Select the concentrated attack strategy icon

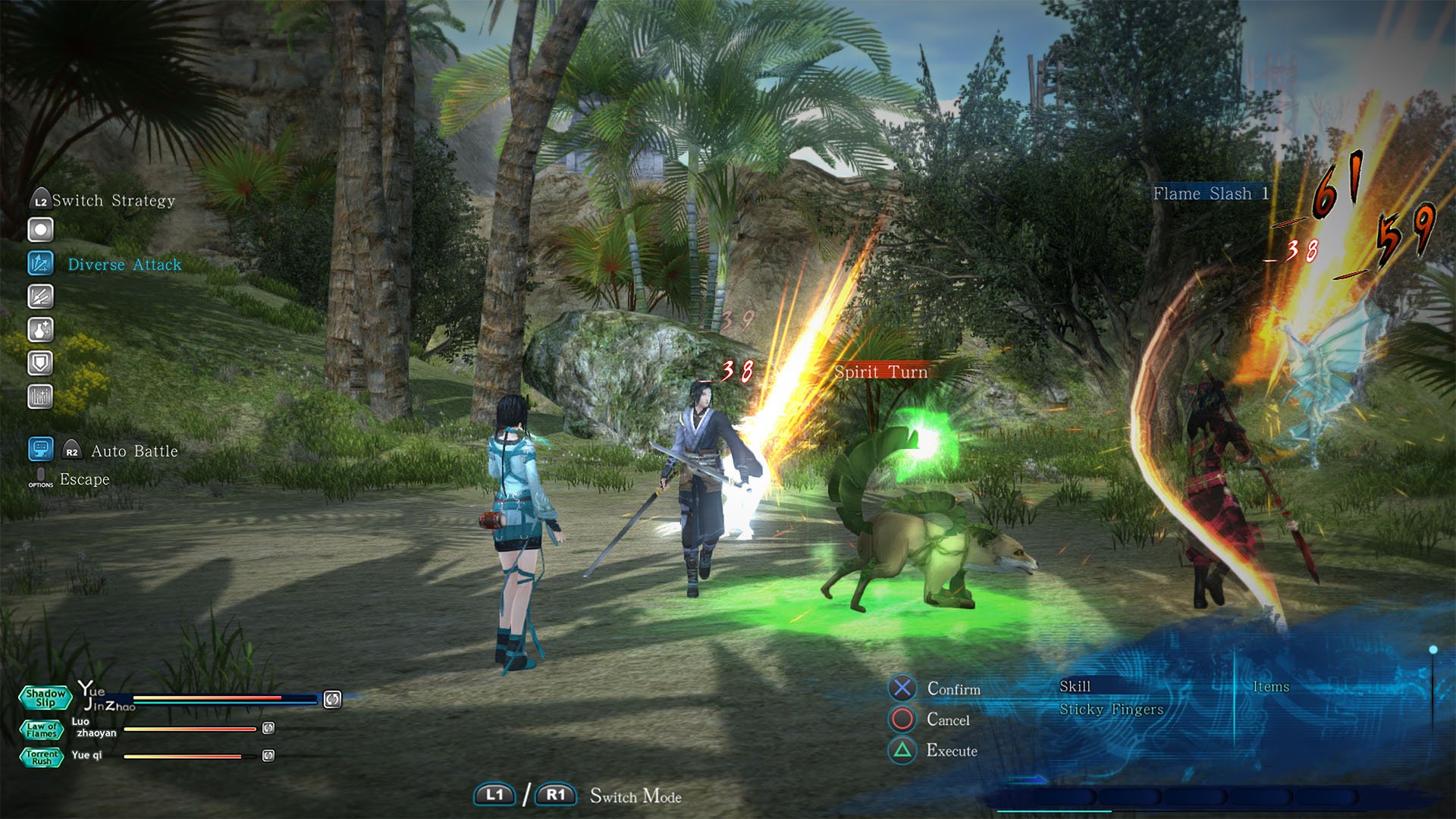40,297
